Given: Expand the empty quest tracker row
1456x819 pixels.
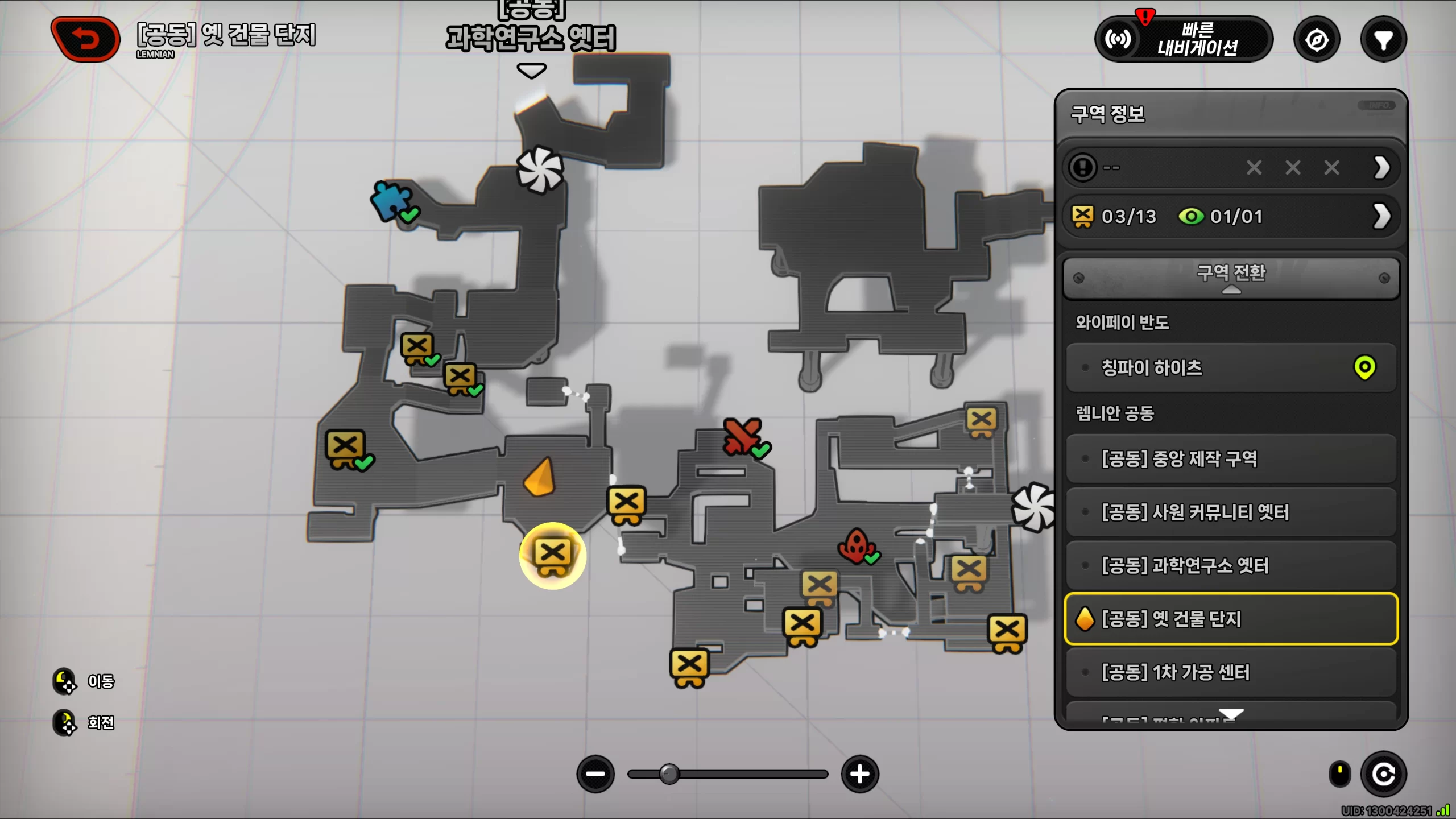Looking at the screenshot, I should pos(1381,168).
